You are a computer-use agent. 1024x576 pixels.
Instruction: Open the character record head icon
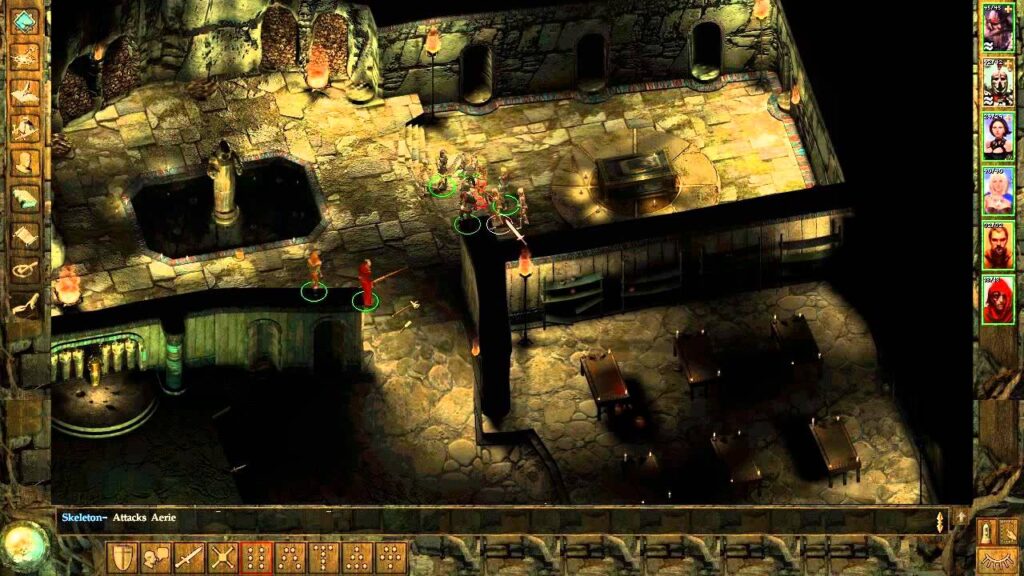[x=25, y=162]
